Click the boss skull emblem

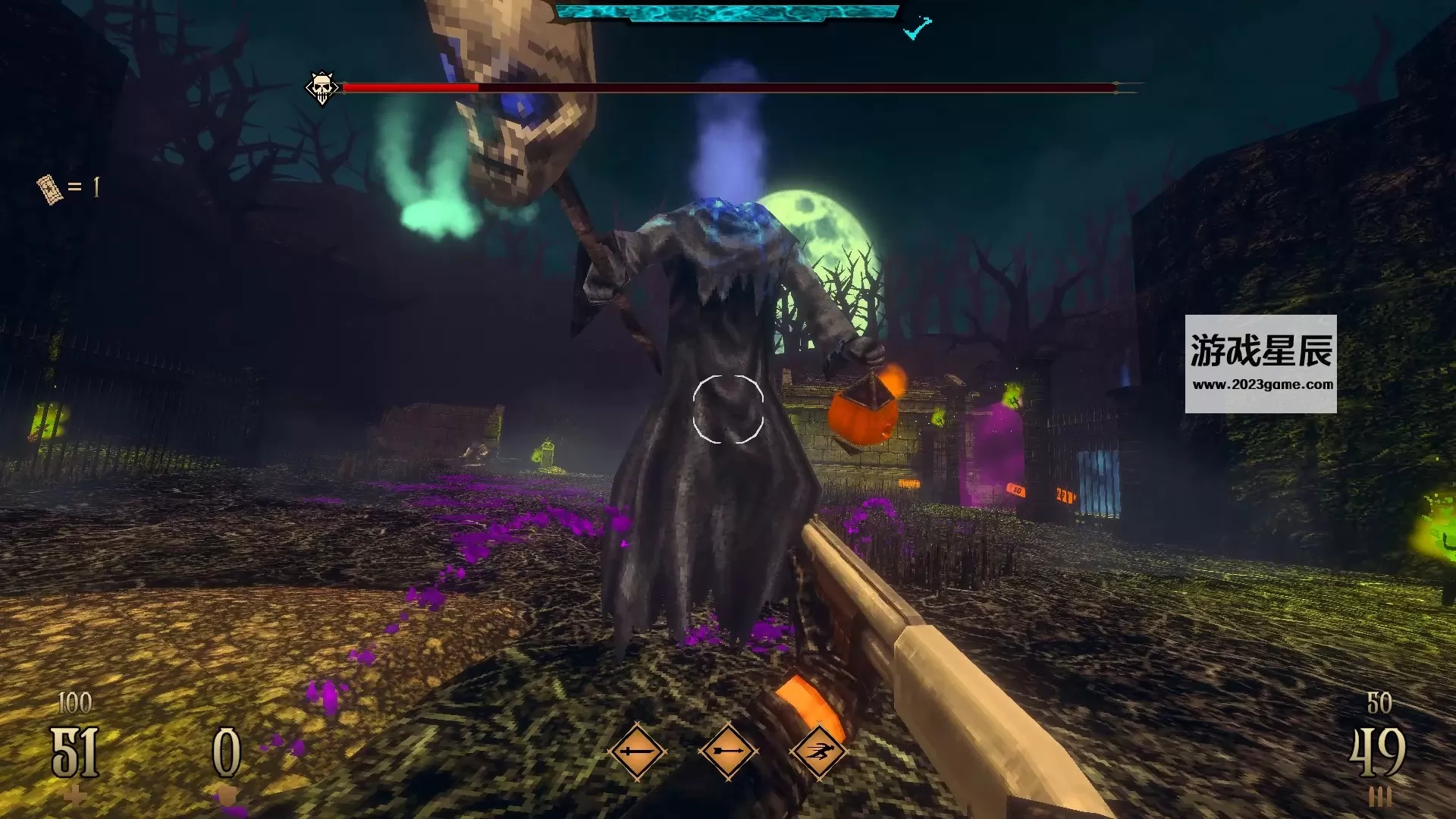point(322,88)
